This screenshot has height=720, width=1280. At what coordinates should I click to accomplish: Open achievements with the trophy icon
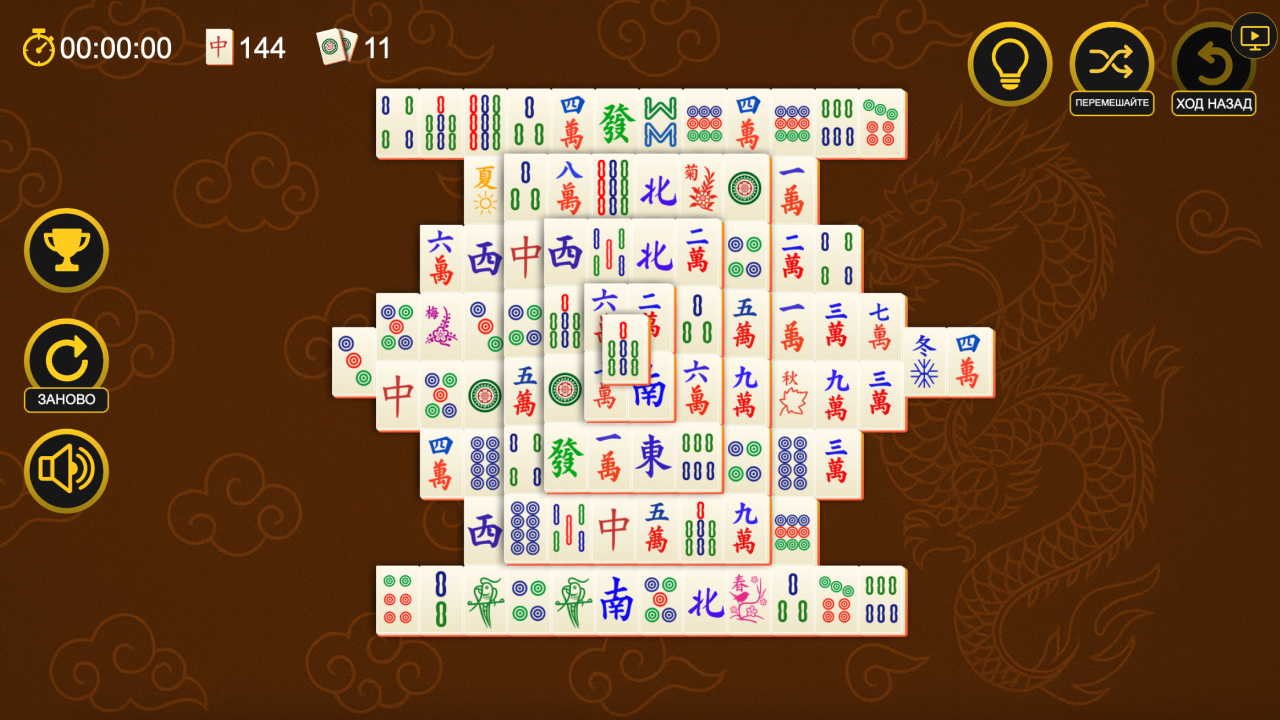[66, 251]
